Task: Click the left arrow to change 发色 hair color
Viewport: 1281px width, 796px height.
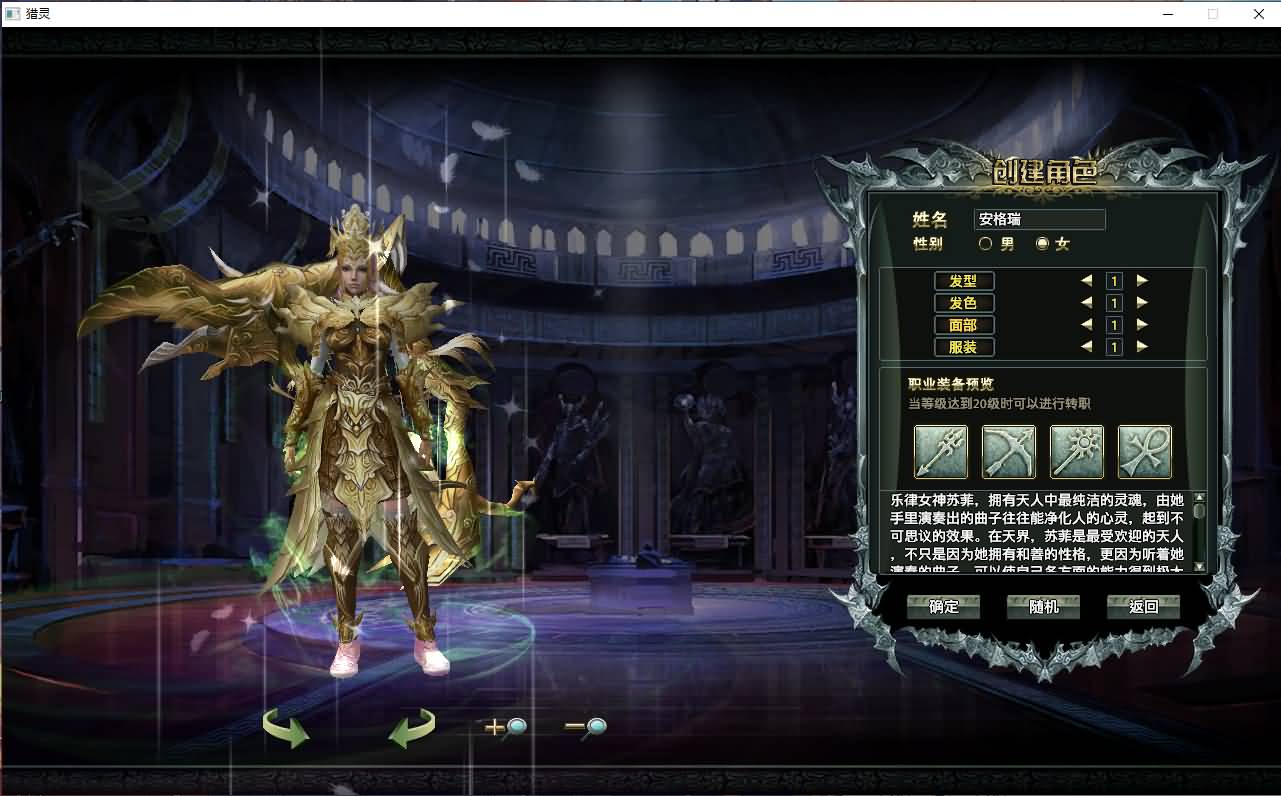Action: [x=1089, y=303]
